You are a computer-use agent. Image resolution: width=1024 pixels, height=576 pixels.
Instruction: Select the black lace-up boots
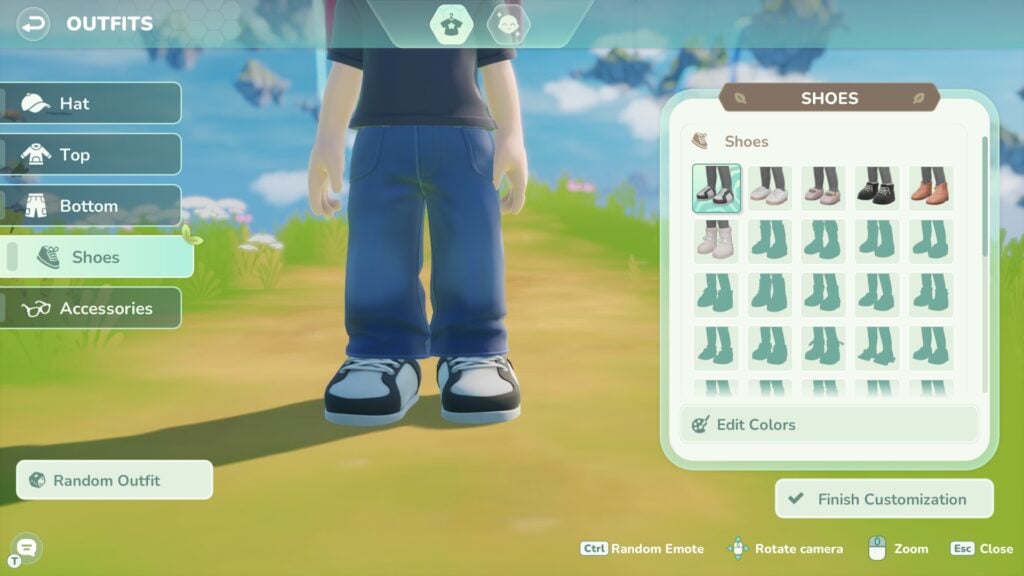[x=876, y=188]
